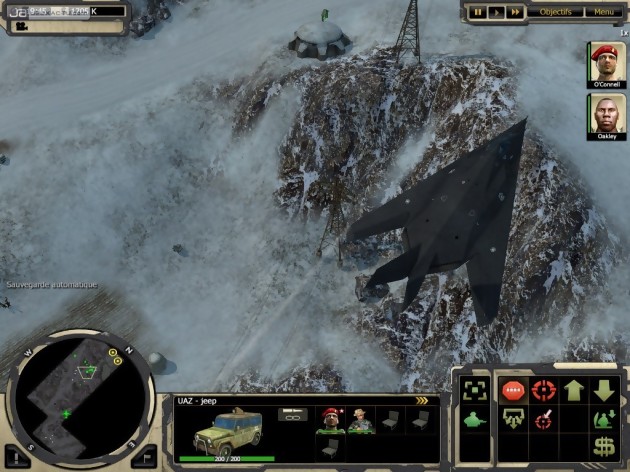Open the Menu button
Viewport: 630px width, 472px height.
click(x=603, y=12)
